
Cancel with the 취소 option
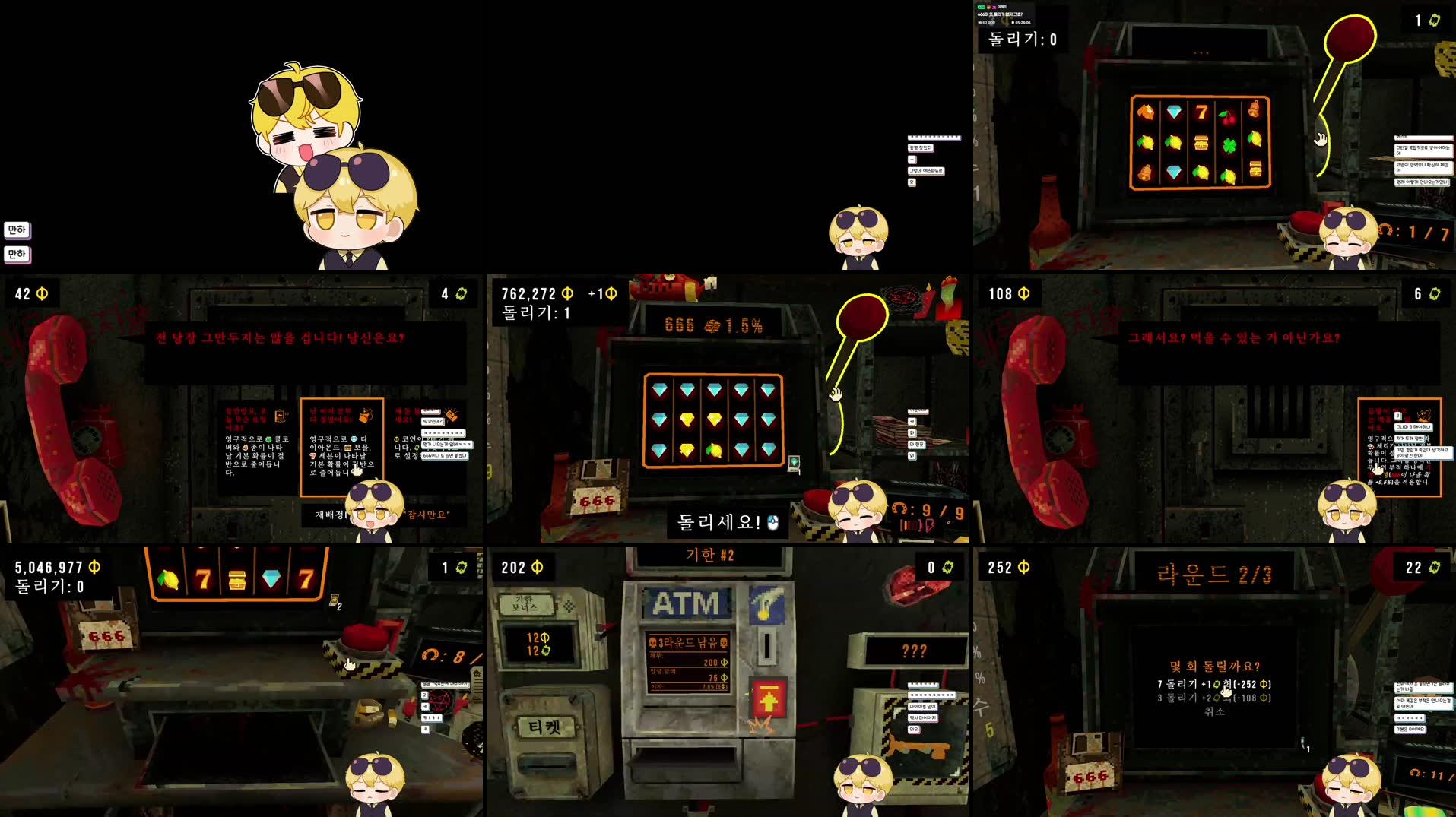(1214, 711)
